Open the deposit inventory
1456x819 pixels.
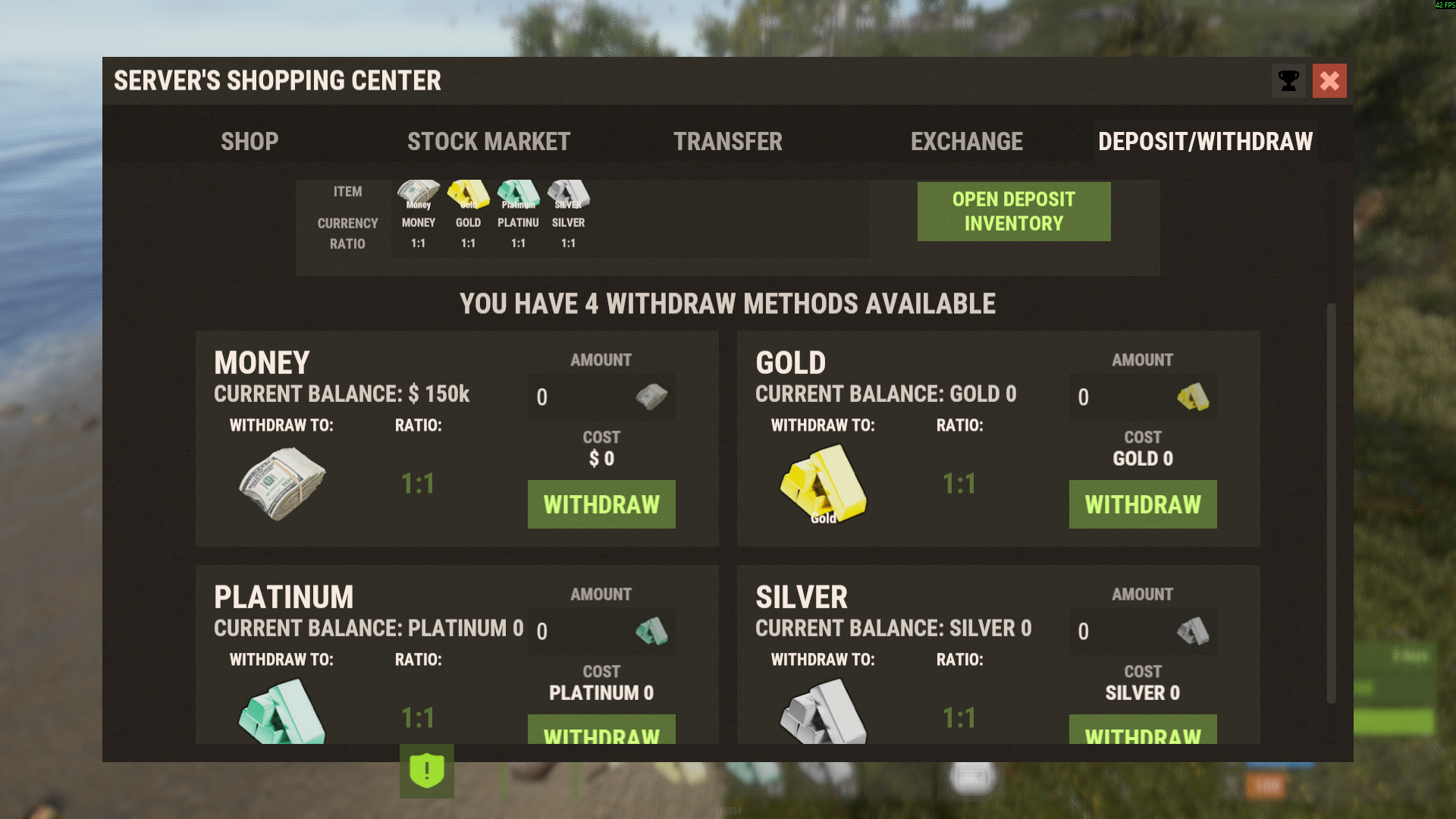point(1013,212)
